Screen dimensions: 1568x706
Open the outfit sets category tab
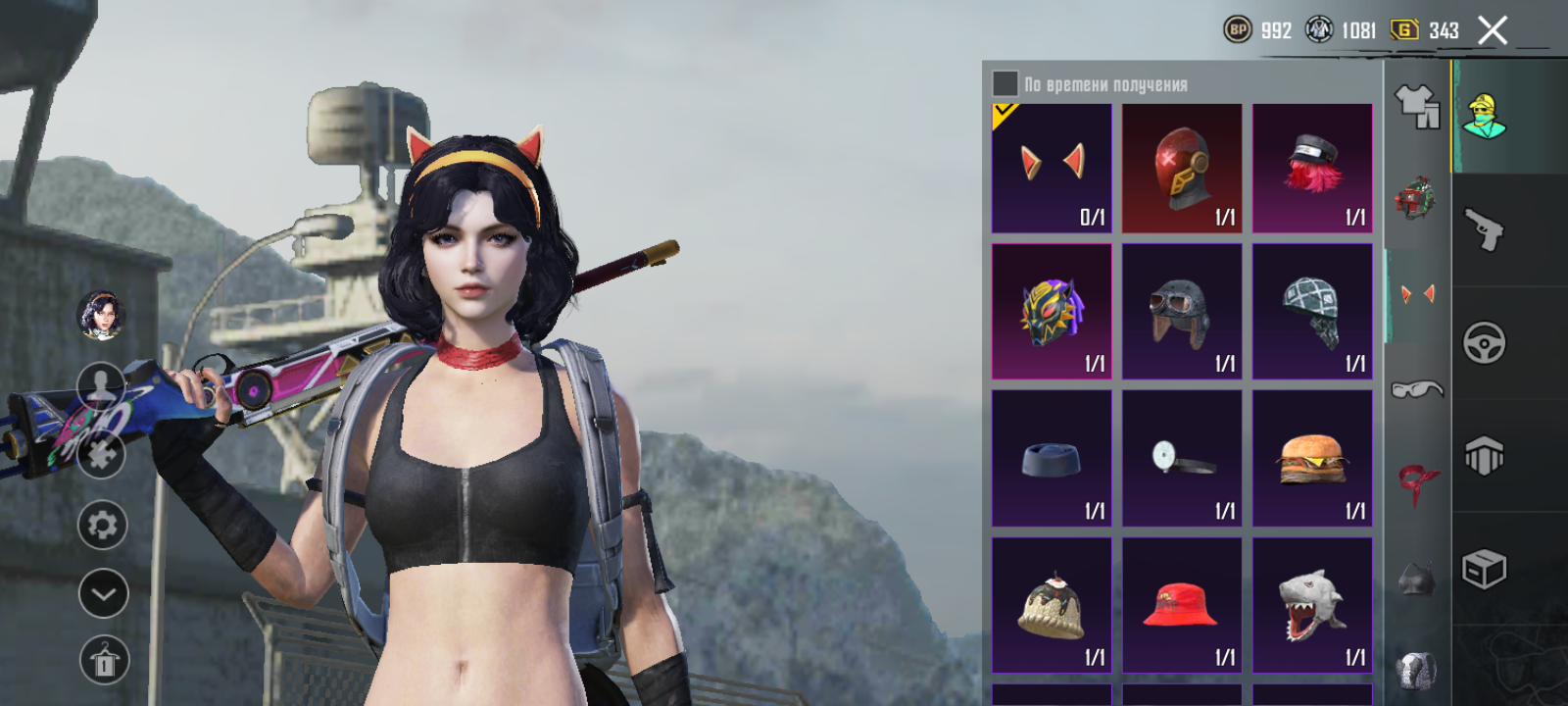1417,106
